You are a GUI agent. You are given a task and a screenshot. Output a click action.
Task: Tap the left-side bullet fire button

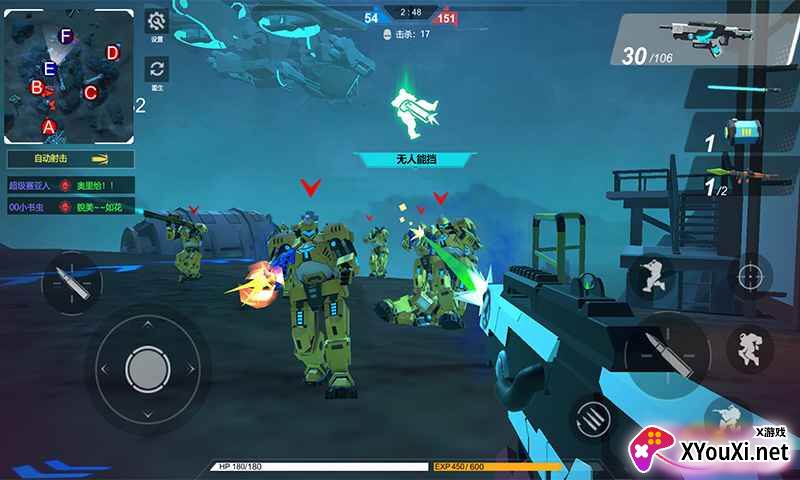(70, 282)
